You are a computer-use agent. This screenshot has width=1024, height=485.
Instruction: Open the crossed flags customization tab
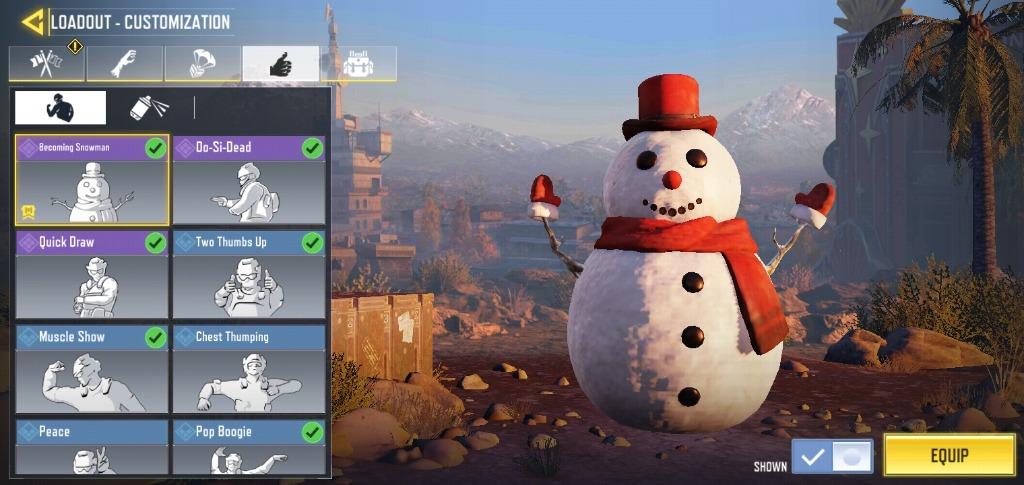point(47,64)
